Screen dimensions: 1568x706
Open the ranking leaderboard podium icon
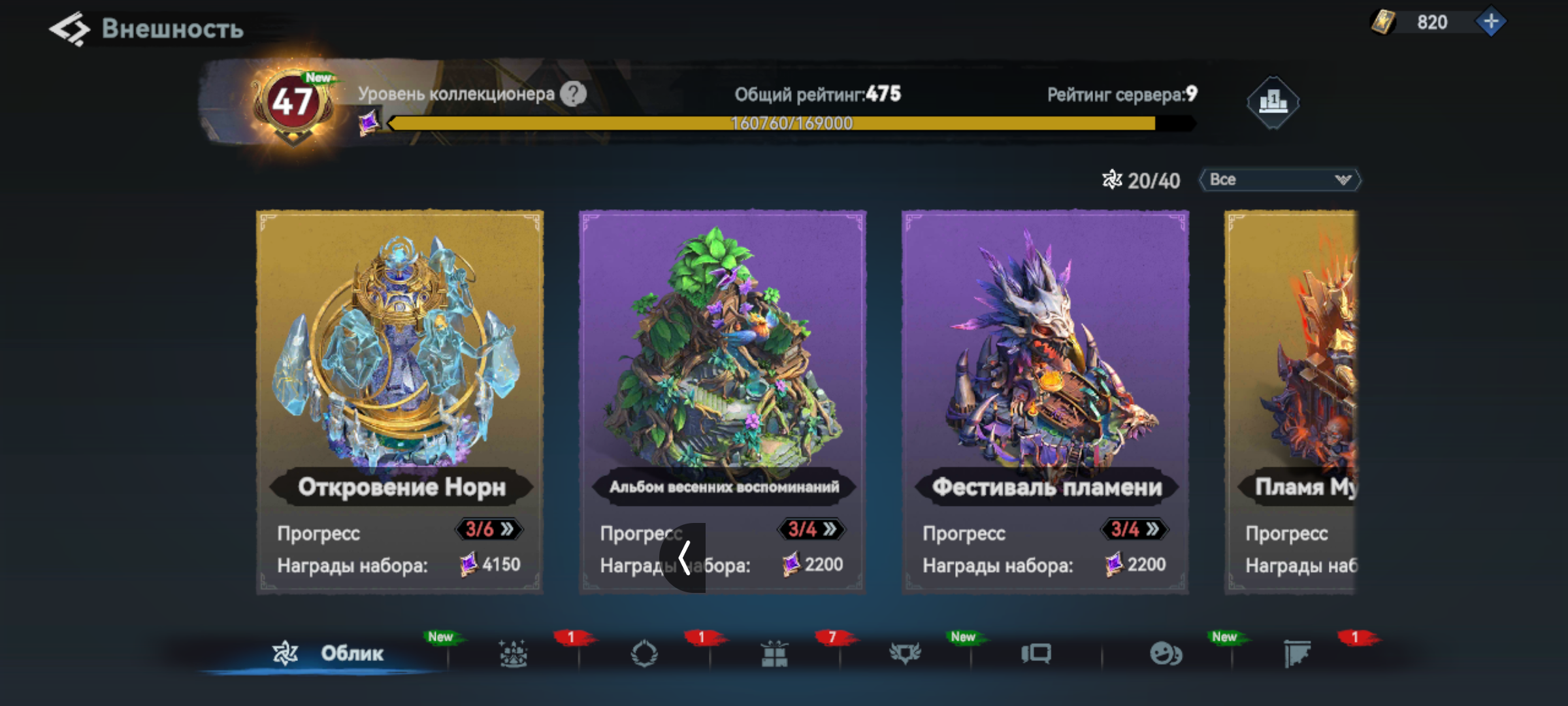(1272, 102)
